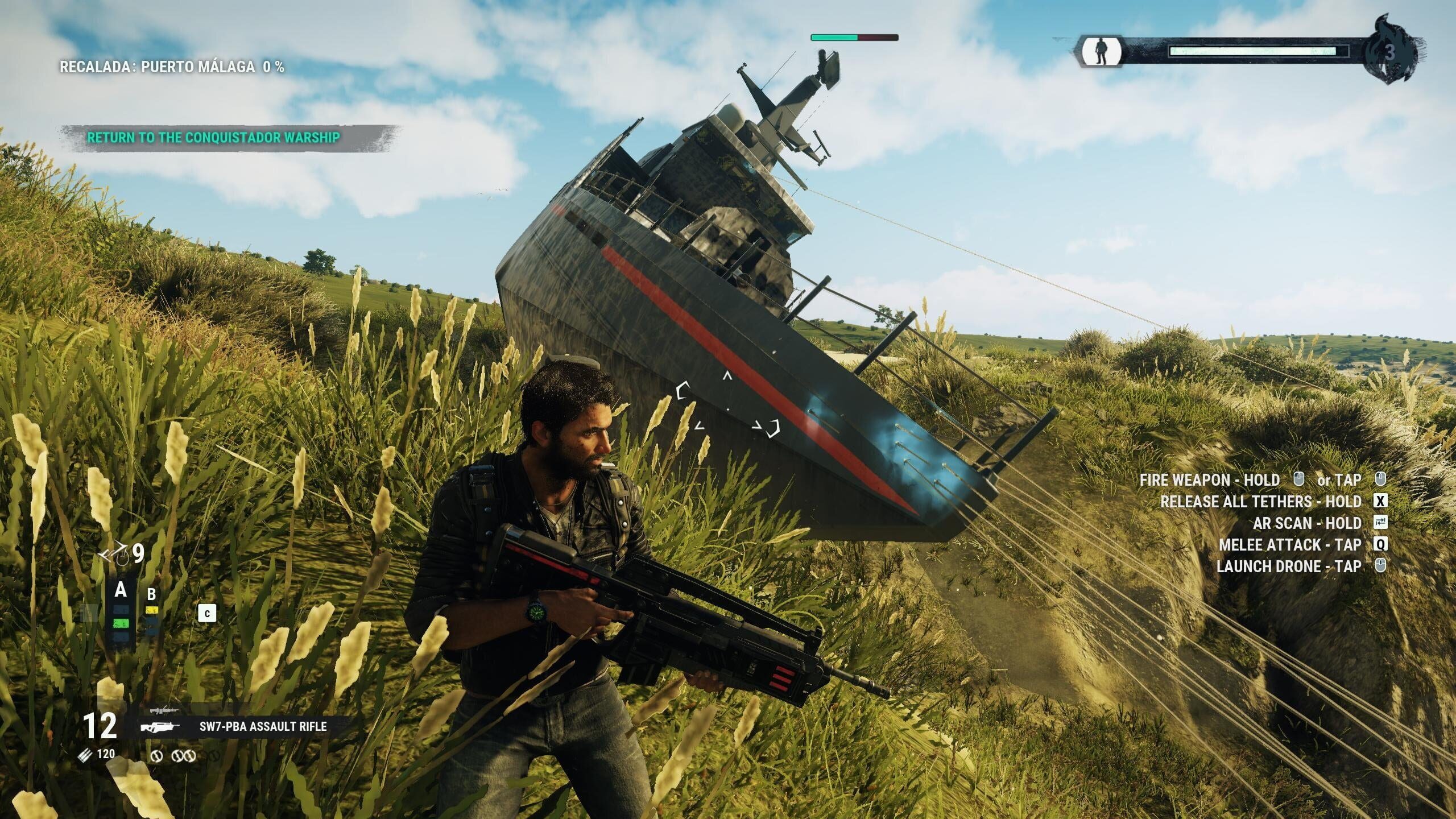Select grapple loadout tab A
1456x819 pixels.
click(x=121, y=591)
